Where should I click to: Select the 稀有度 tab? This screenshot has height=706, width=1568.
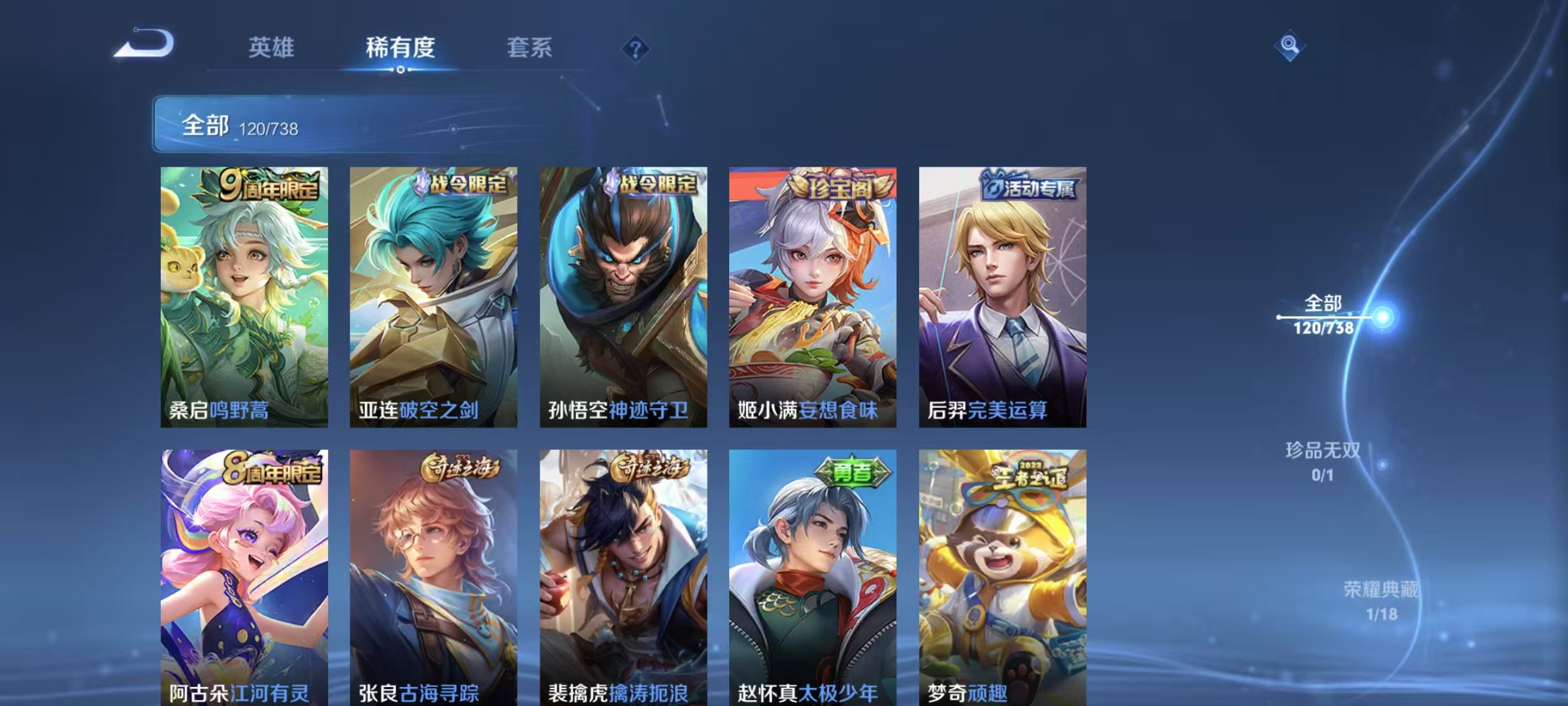click(400, 47)
